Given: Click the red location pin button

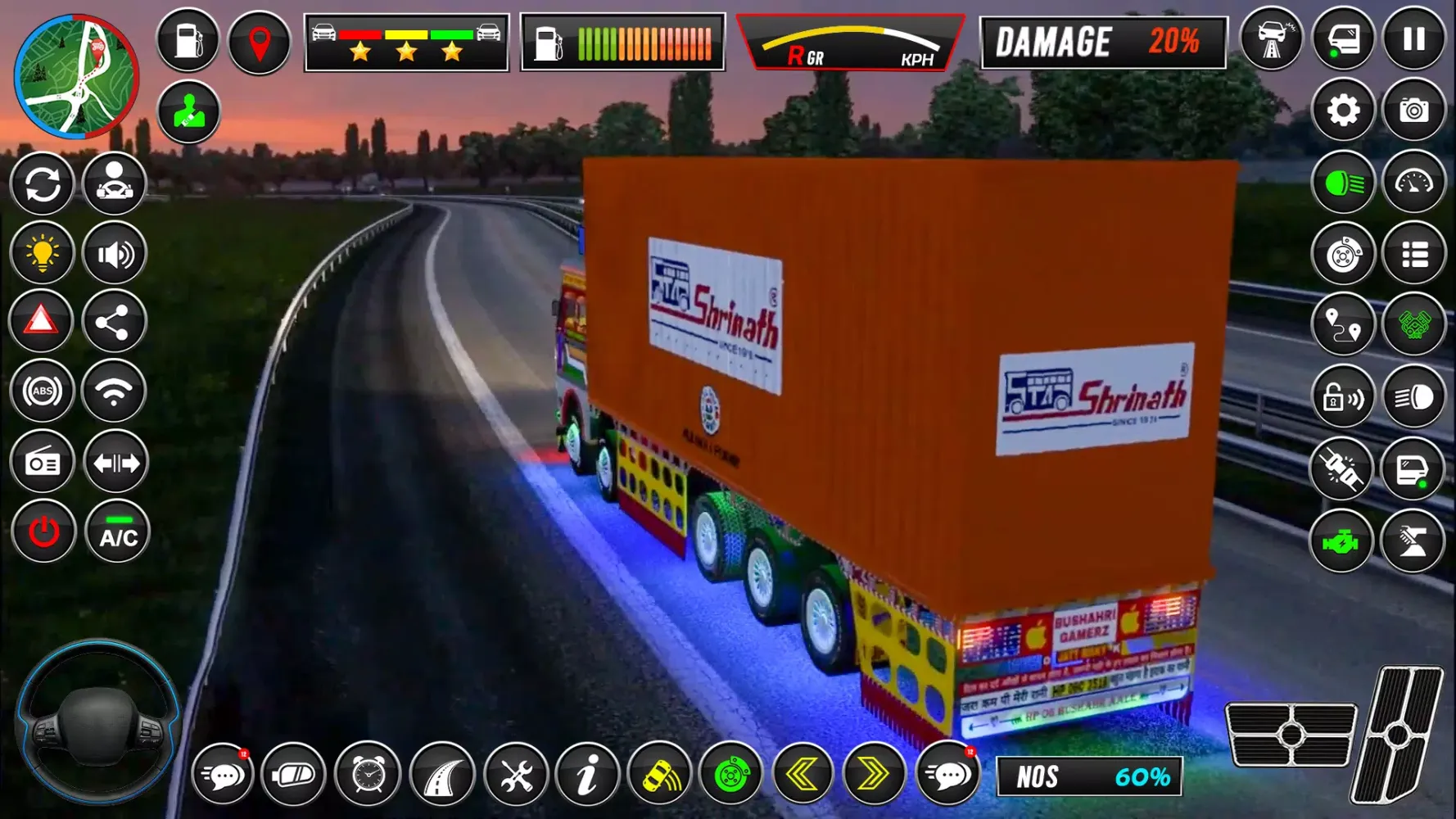Looking at the screenshot, I should [259, 42].
